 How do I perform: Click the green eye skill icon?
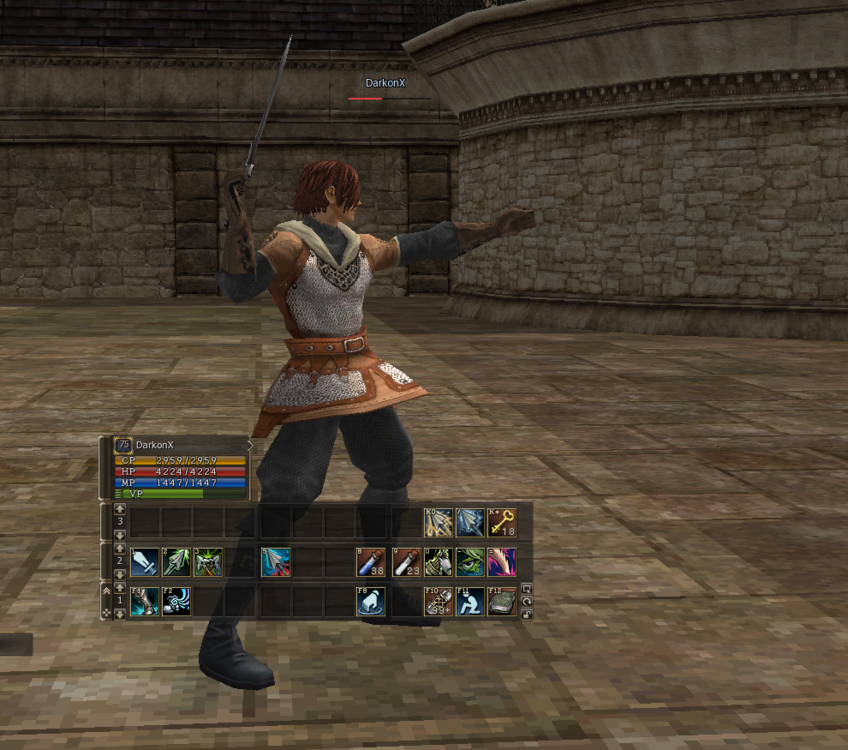click(470, 562)
